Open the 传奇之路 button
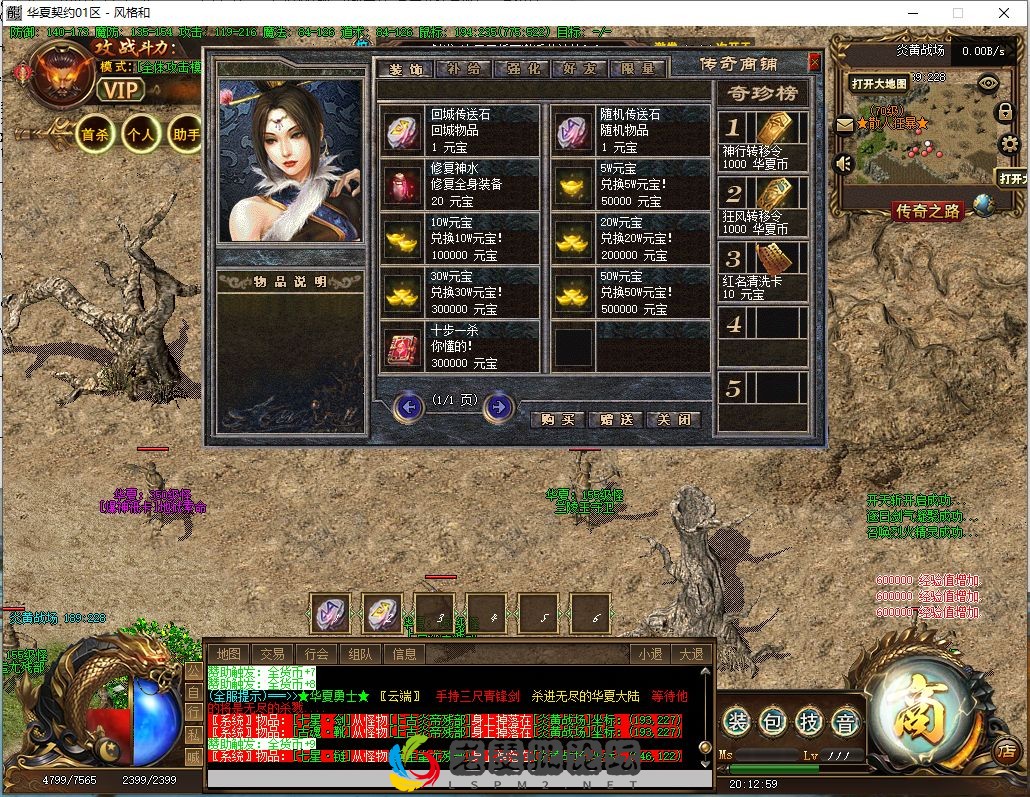 coord(928,210)
